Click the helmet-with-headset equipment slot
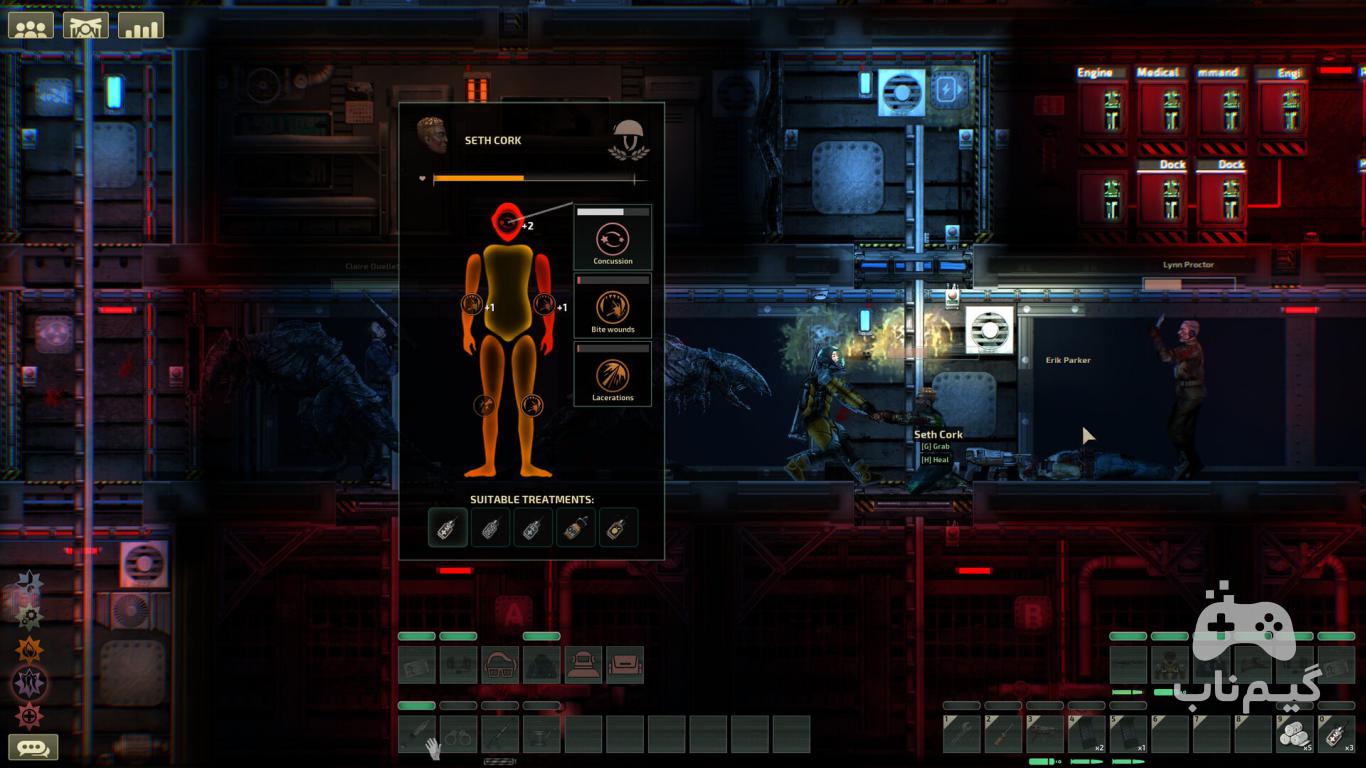This screenshot has width=1366, height=768. (x=583, y=665)
